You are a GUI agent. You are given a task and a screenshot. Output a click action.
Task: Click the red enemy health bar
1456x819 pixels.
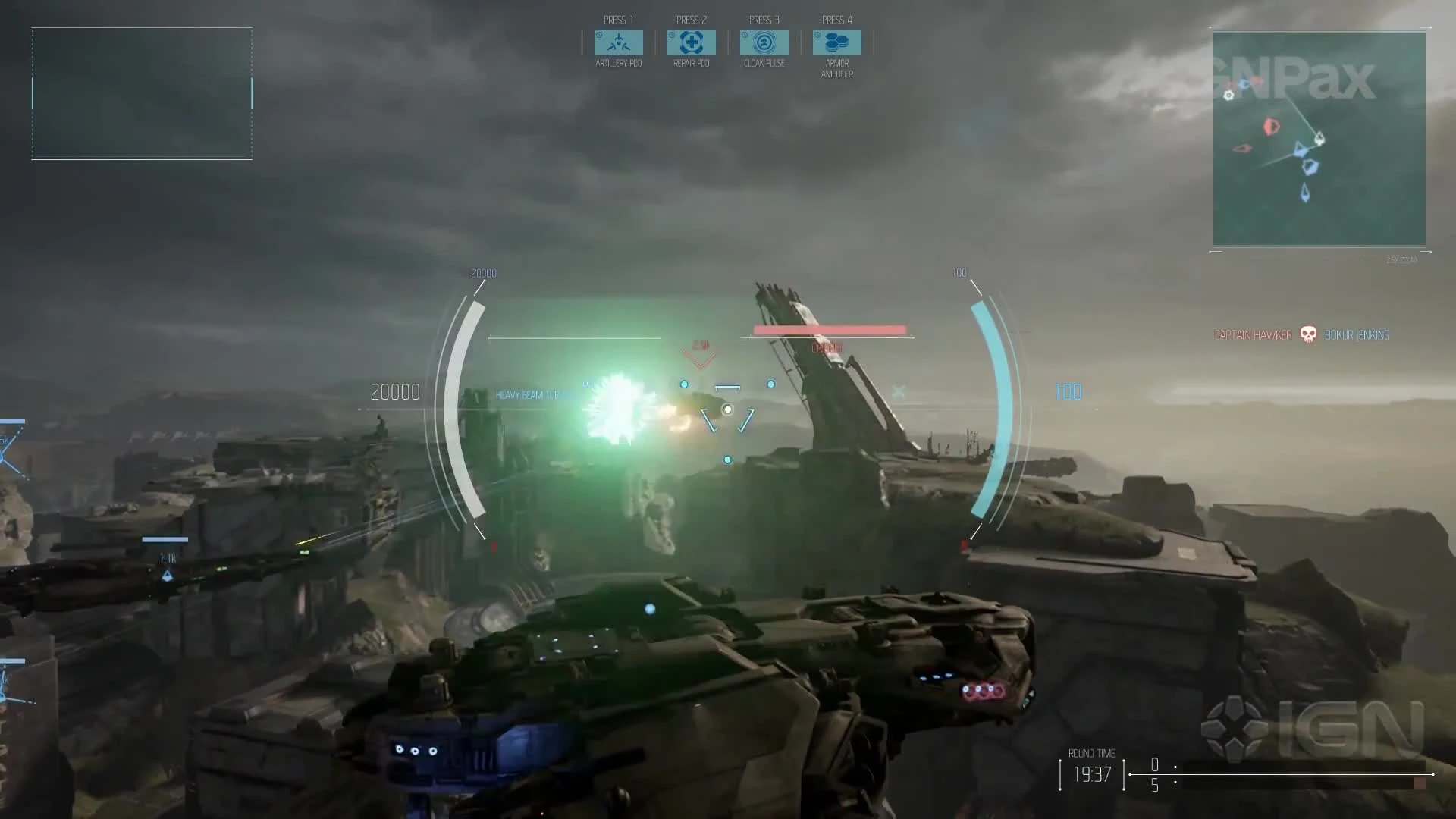pyautogui.click(x=828, y=328)
